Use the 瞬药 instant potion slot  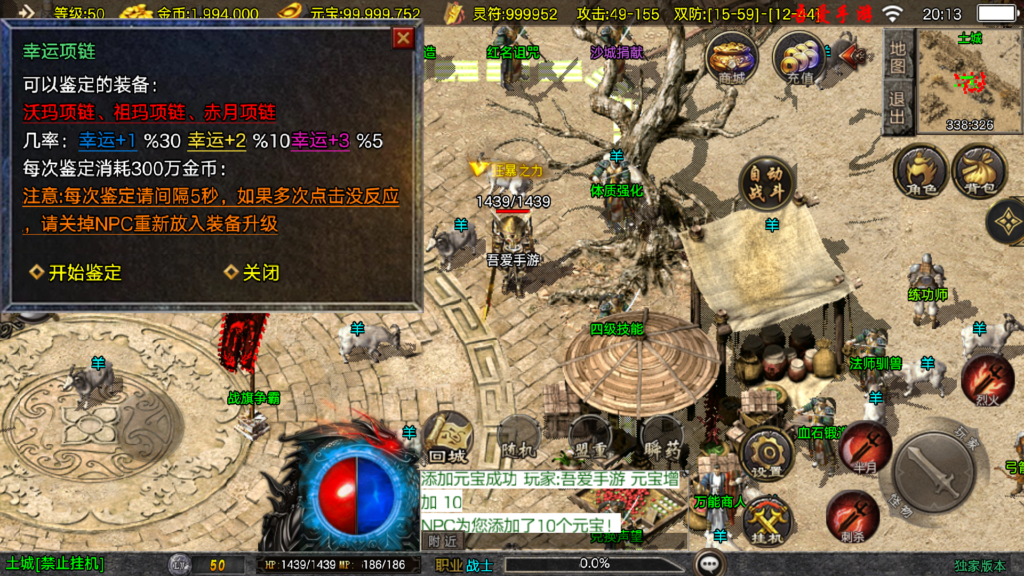click(661, 438)
